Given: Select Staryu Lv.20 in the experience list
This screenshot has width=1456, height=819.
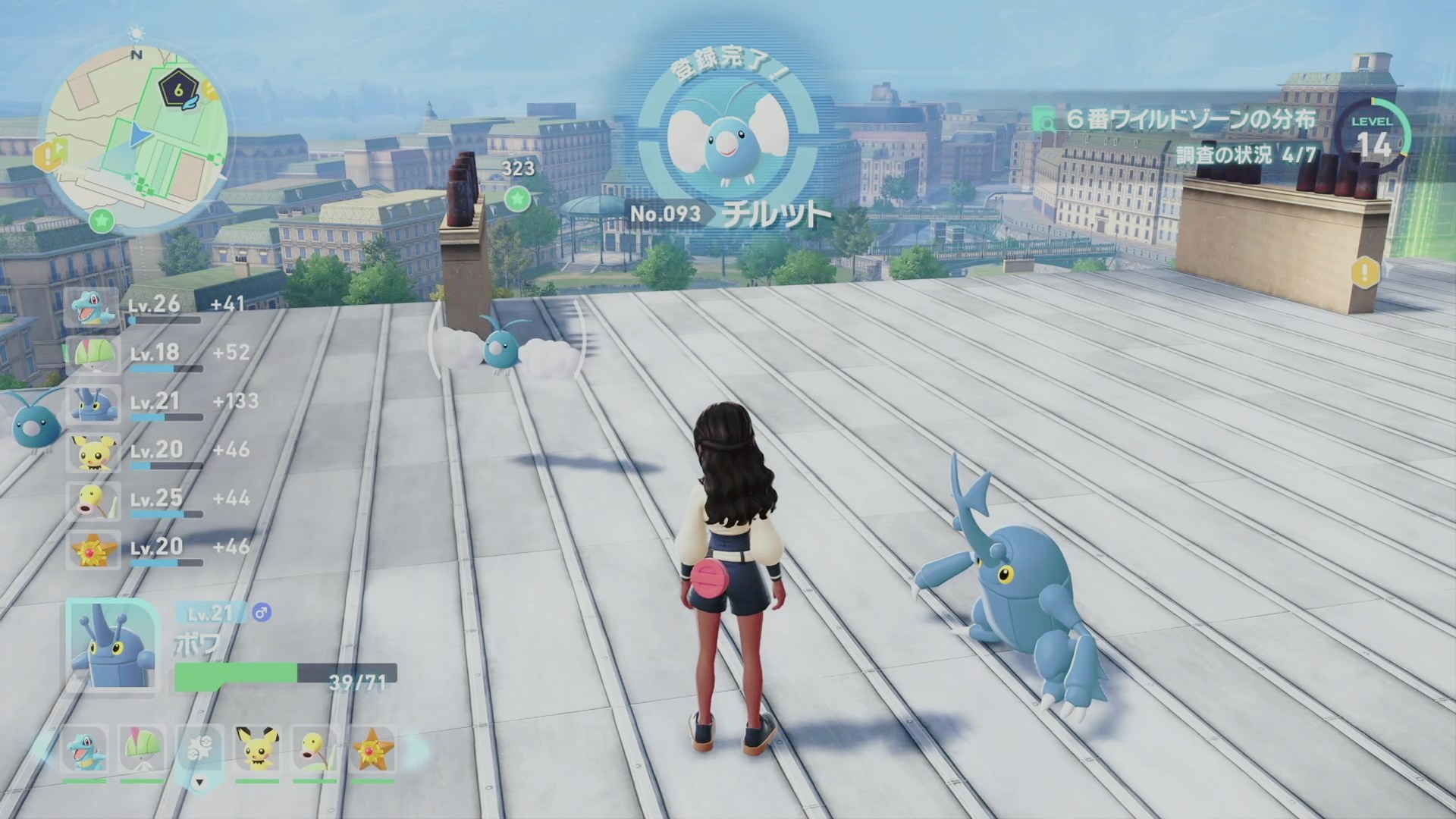Looking at the screenshot, I should (x=93, y=550).
